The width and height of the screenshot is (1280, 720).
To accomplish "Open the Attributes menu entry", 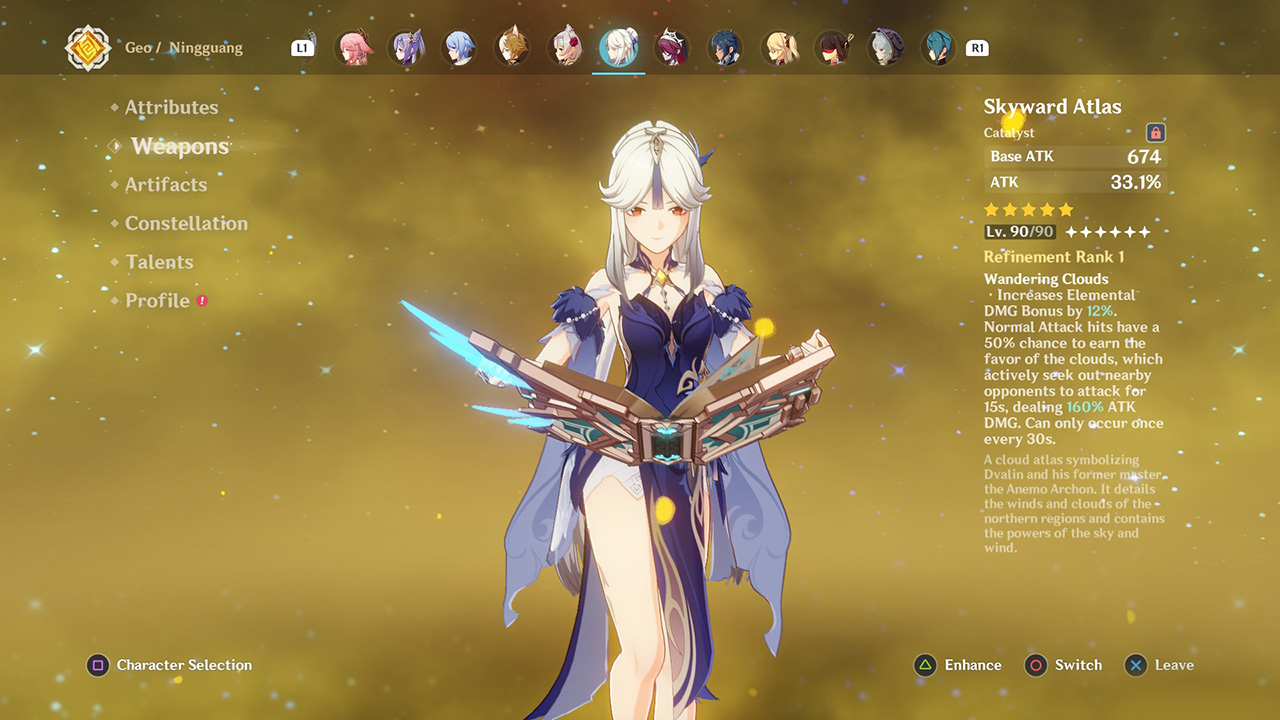I will click(171, 107).
